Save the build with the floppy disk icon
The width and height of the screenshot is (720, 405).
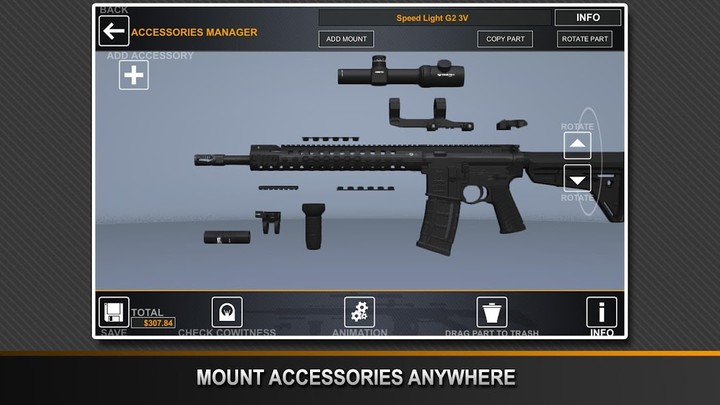tap(113, 312)
